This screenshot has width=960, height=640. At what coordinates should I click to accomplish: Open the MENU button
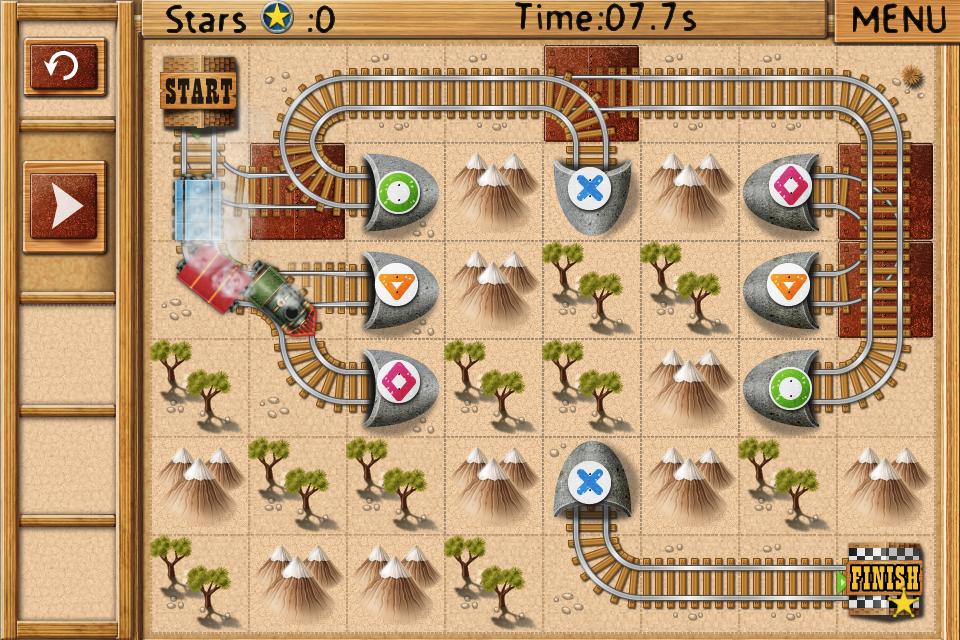[897, 19]
